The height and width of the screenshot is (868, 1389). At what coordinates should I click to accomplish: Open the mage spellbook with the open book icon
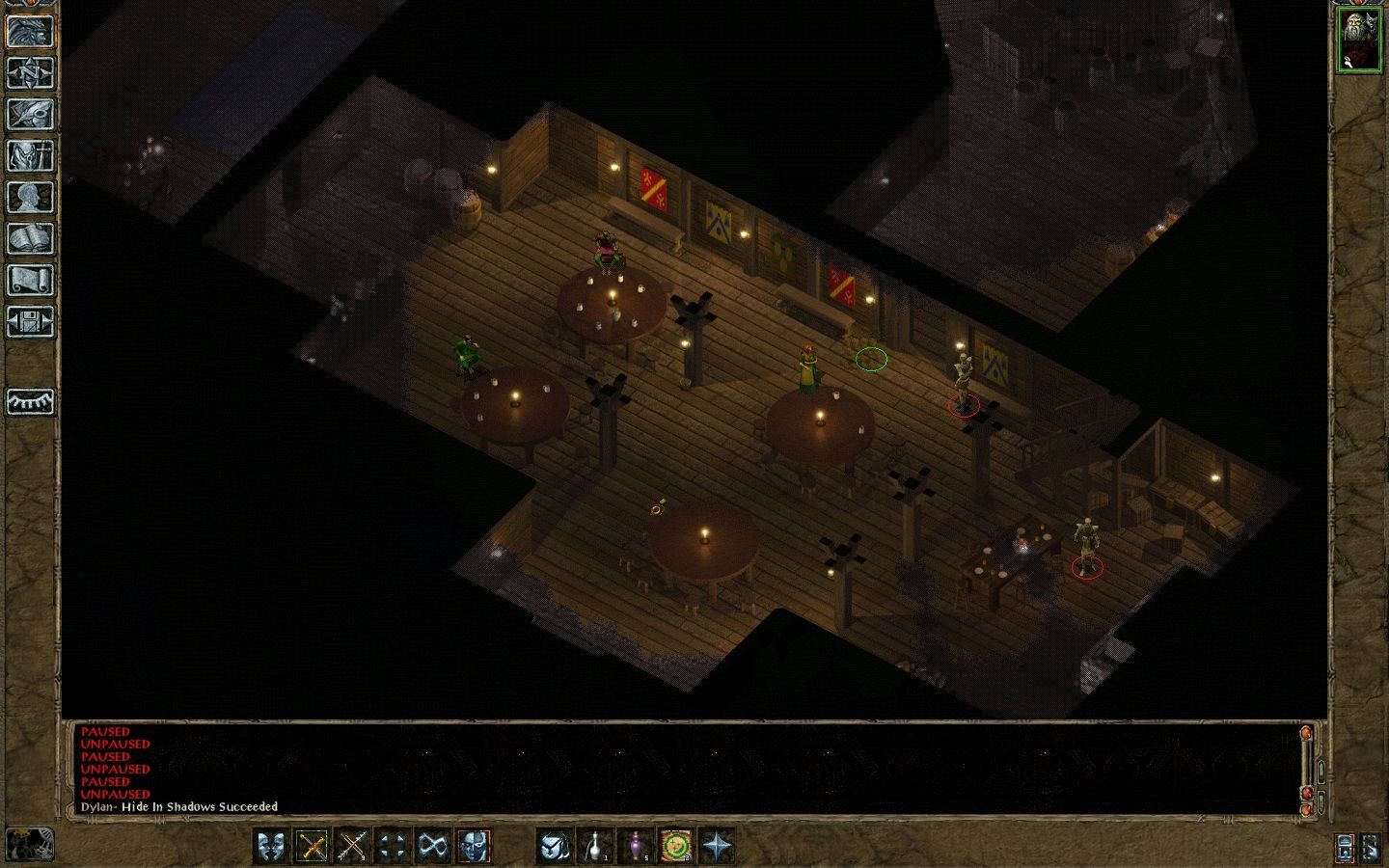pos(30,238)
